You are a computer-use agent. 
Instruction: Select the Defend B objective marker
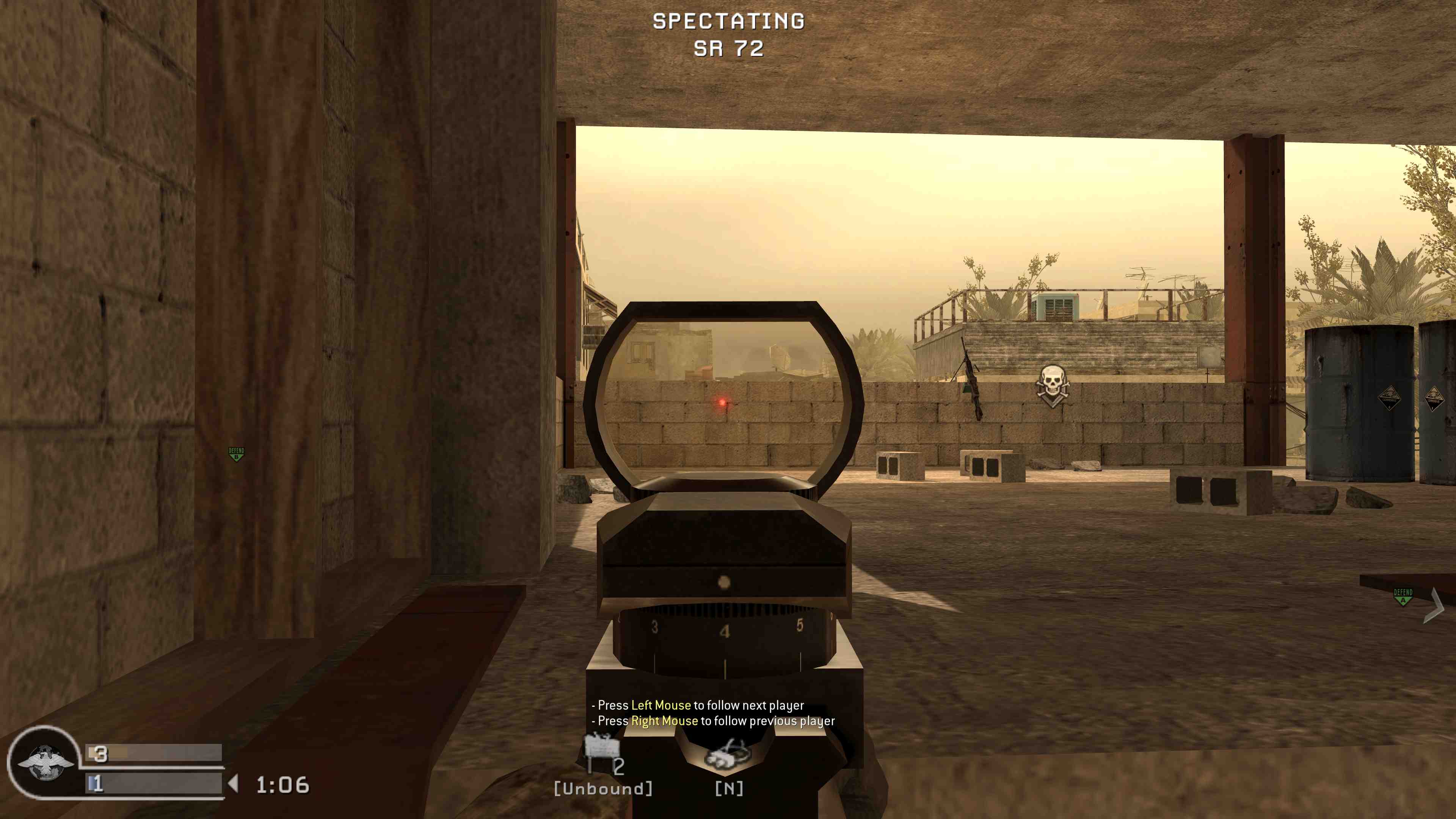point(236,454)
